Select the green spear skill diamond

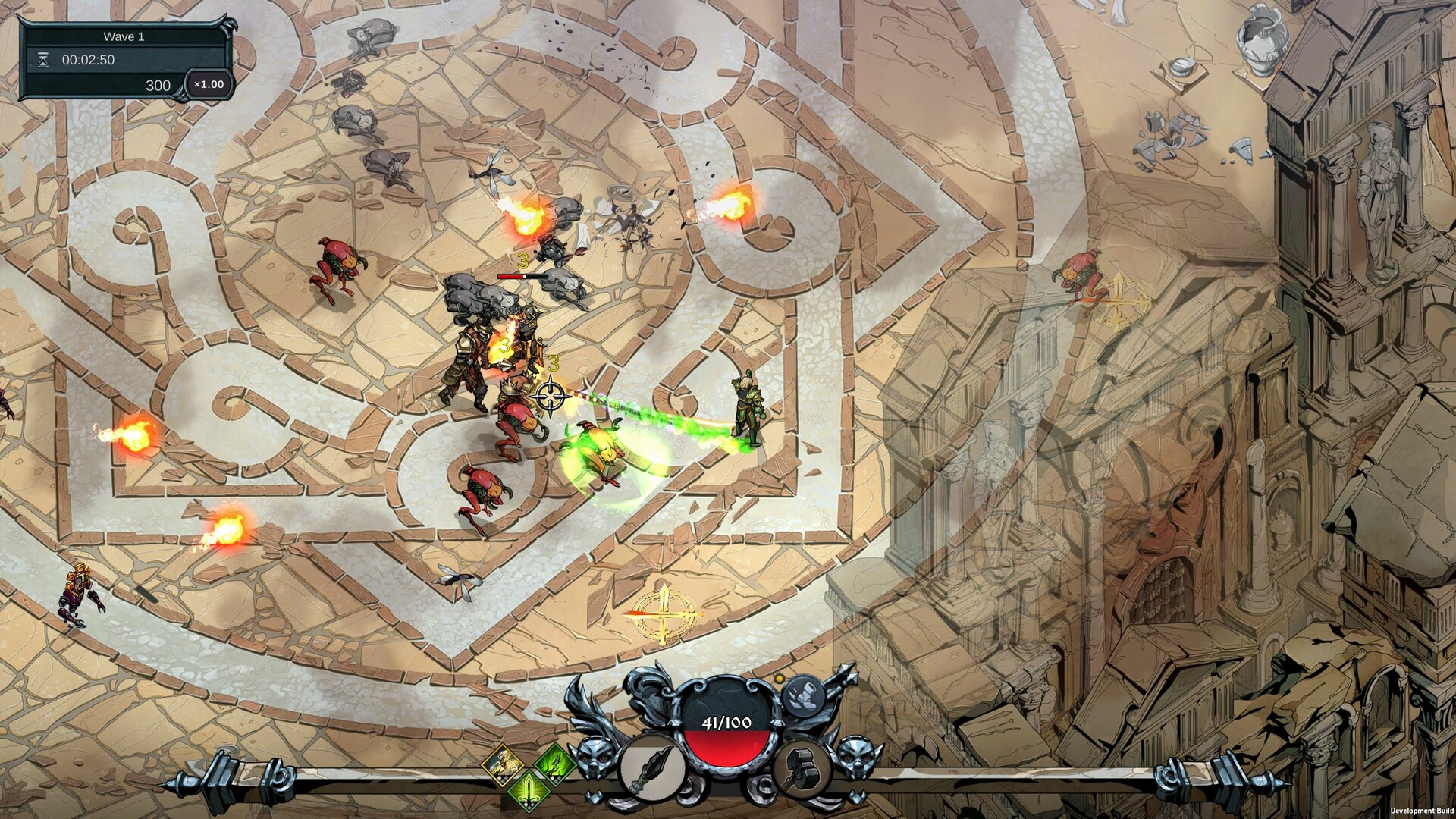point(554,765)
